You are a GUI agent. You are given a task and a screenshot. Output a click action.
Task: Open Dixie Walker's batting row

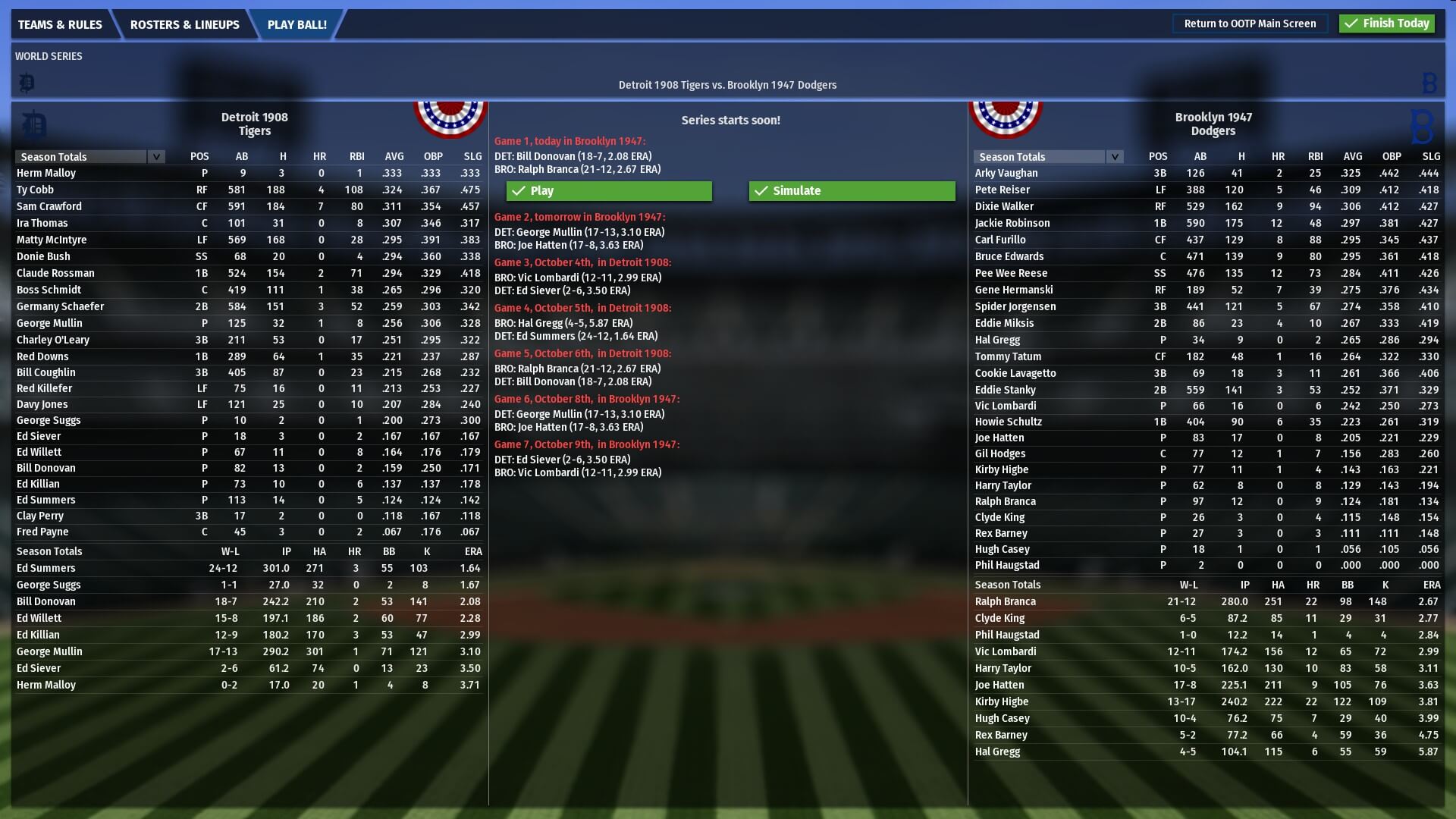pyautogui.click(x=1004, y=206)
